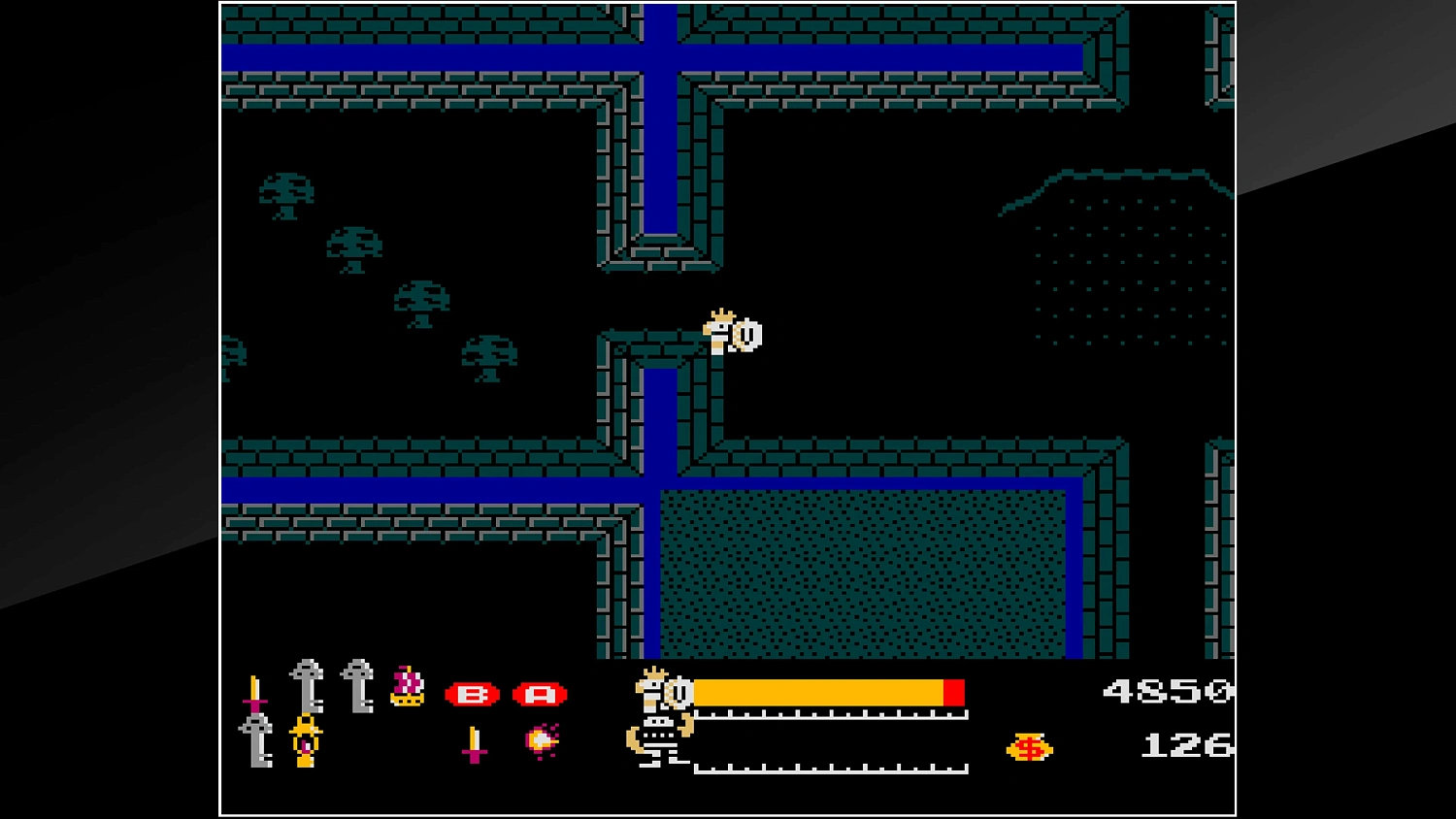Click the orange health bar

pyautogui.click(x=825, y=692)
